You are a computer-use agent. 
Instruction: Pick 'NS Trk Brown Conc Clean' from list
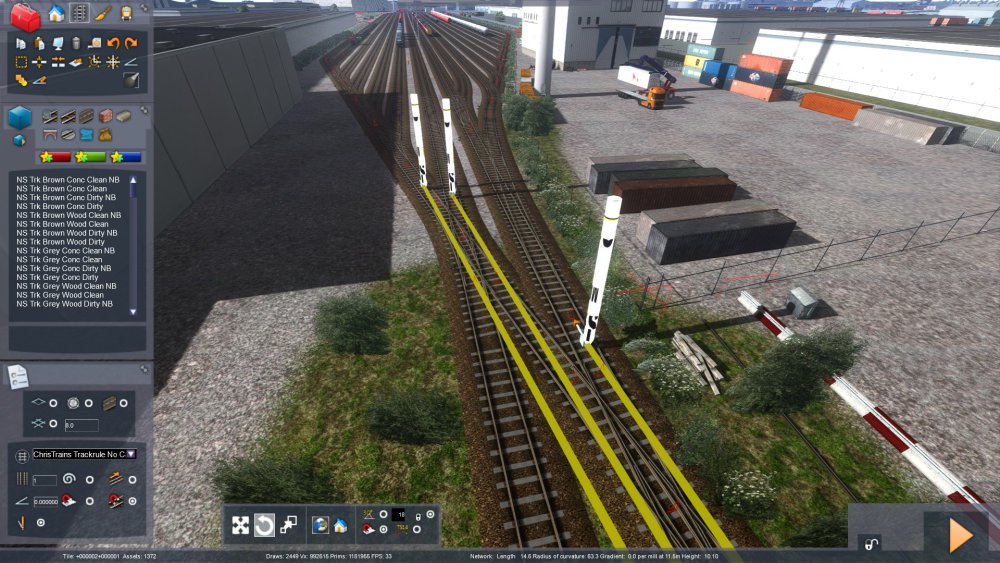click(62, 188)
